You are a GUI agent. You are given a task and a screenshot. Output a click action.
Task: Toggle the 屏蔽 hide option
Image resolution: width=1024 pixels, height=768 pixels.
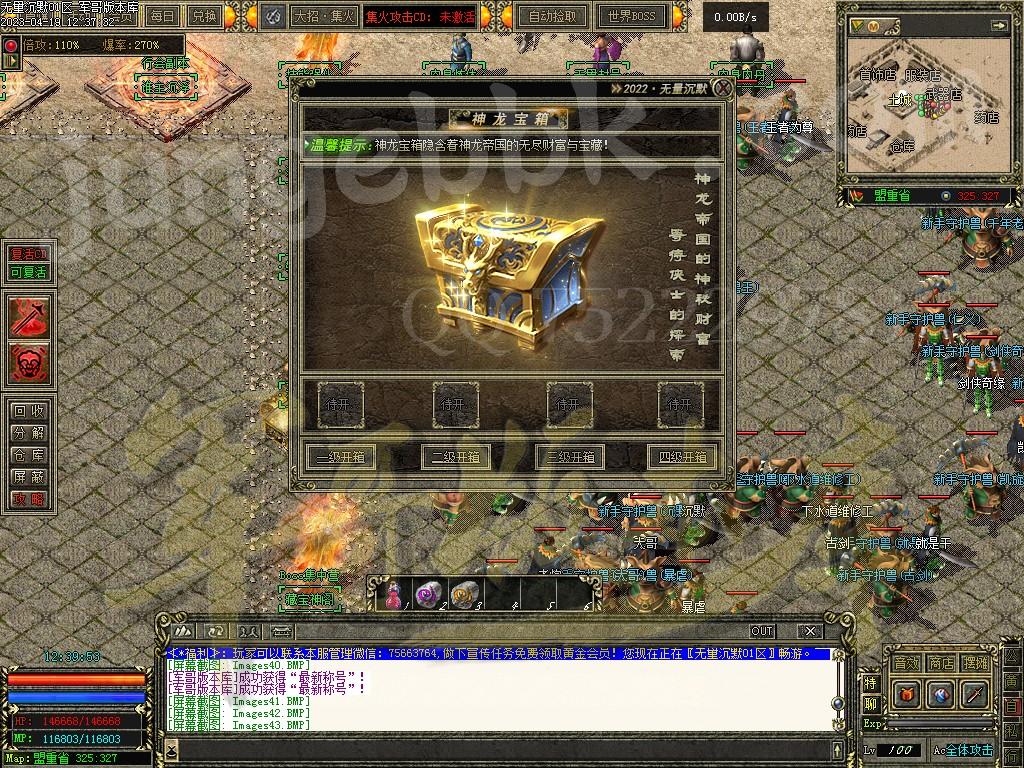(28, 477)
